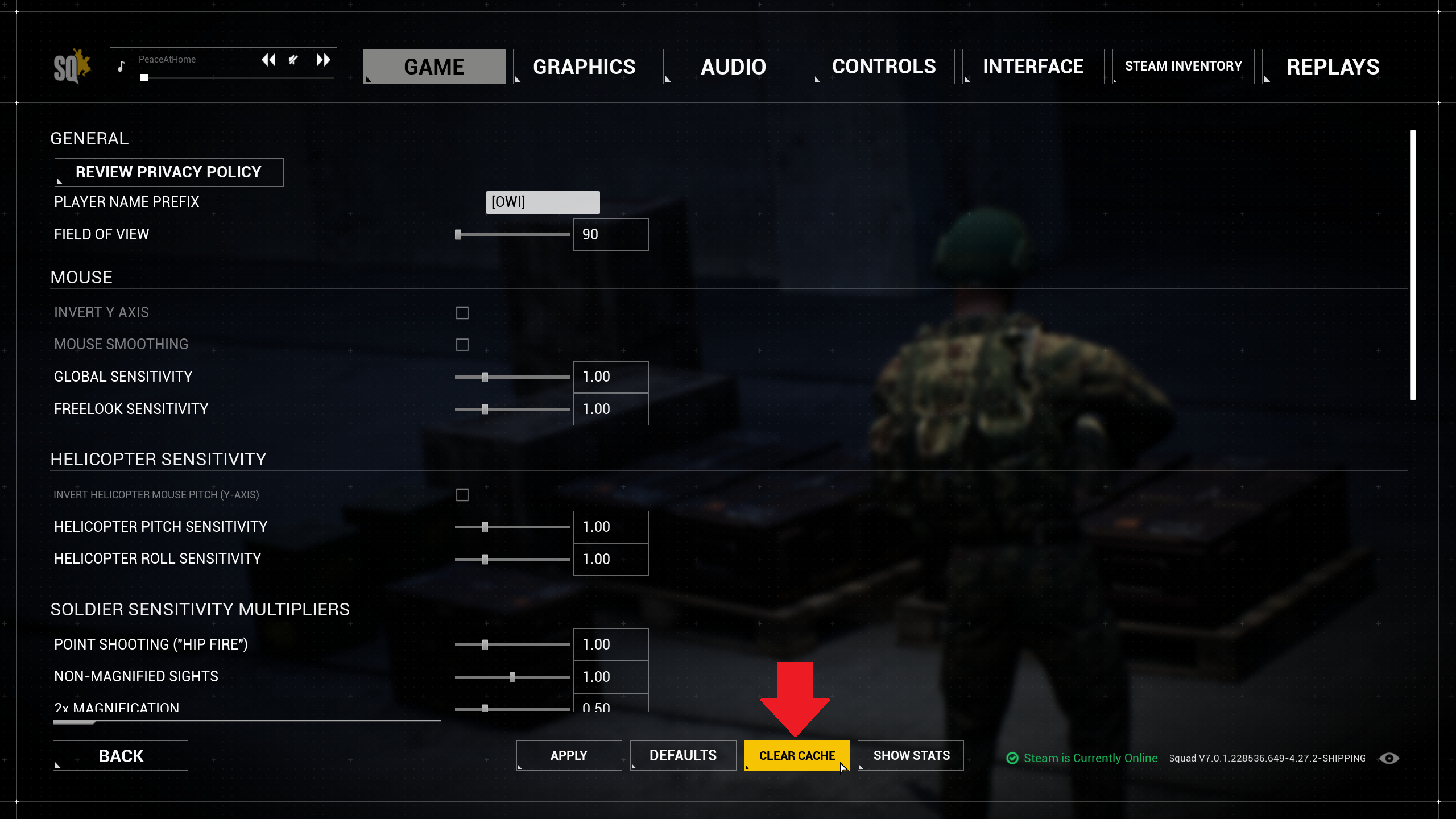Toggle the Invert Y Axis checkbox
Screen dimensions: 1456x819
tap(462, 313)
